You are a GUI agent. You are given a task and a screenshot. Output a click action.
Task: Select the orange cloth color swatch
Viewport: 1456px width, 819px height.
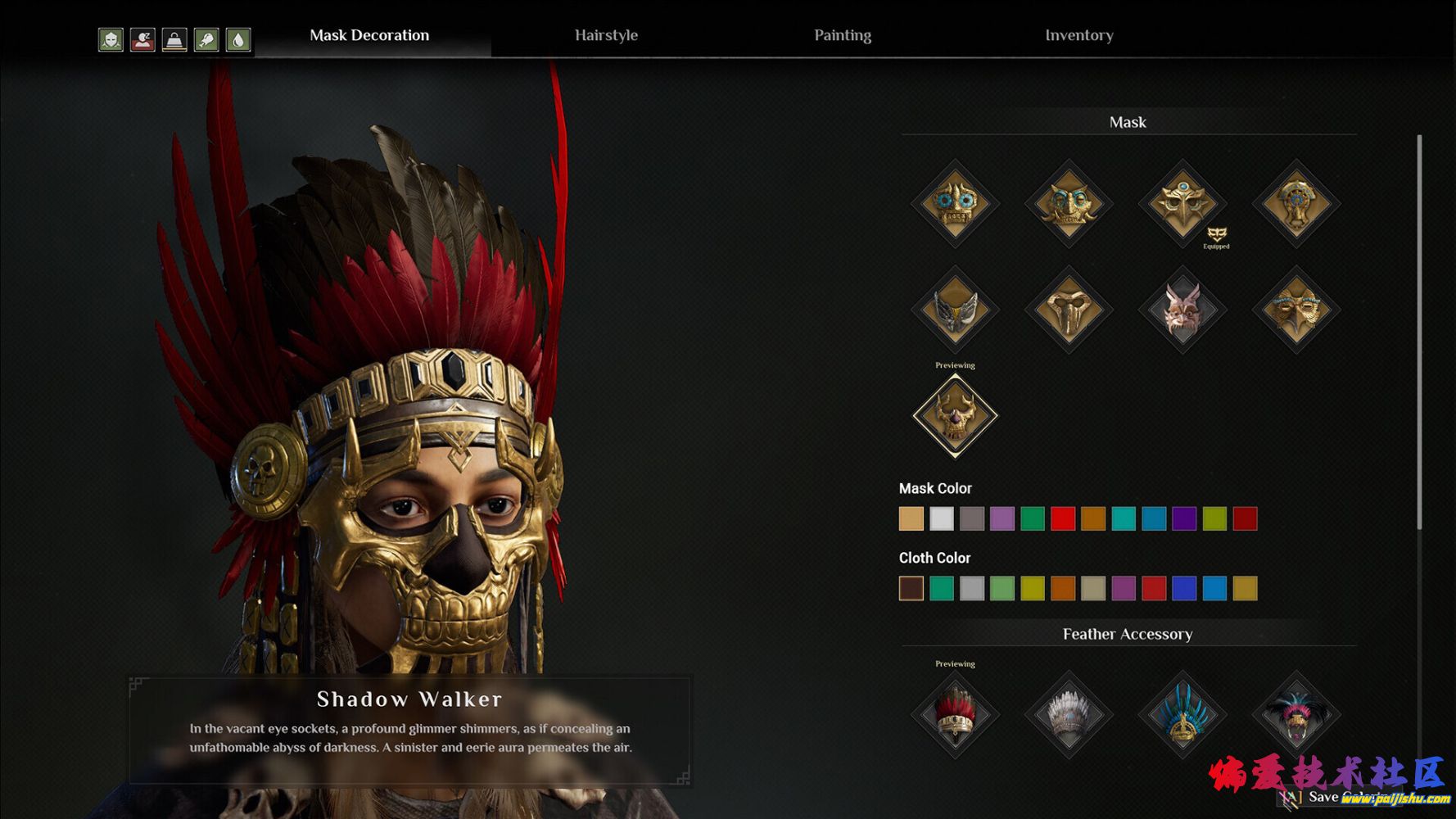(x=1063, y=588)
